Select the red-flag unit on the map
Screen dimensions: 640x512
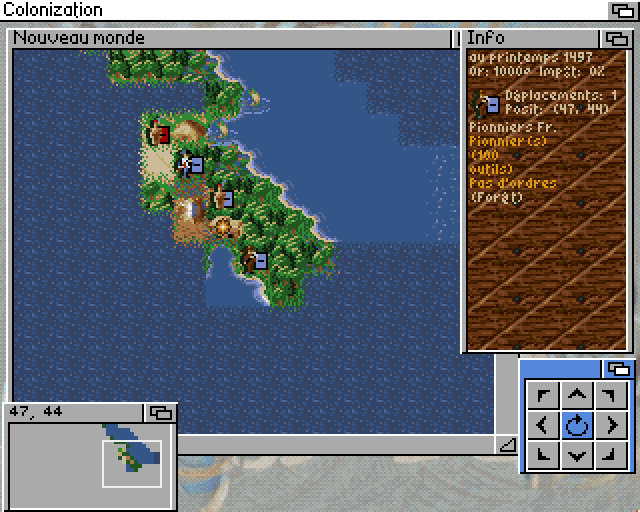coord(158,132)
